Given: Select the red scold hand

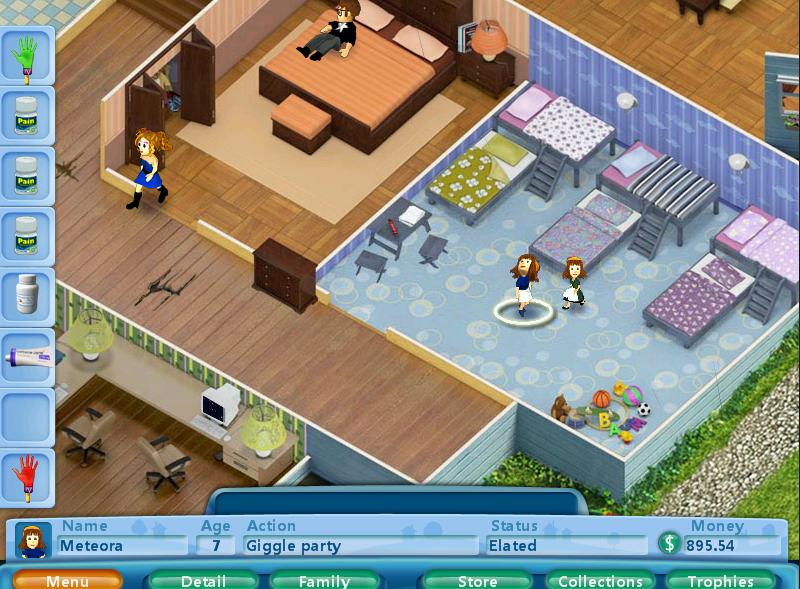Looking at the screenshot, I should click(27, 477).
